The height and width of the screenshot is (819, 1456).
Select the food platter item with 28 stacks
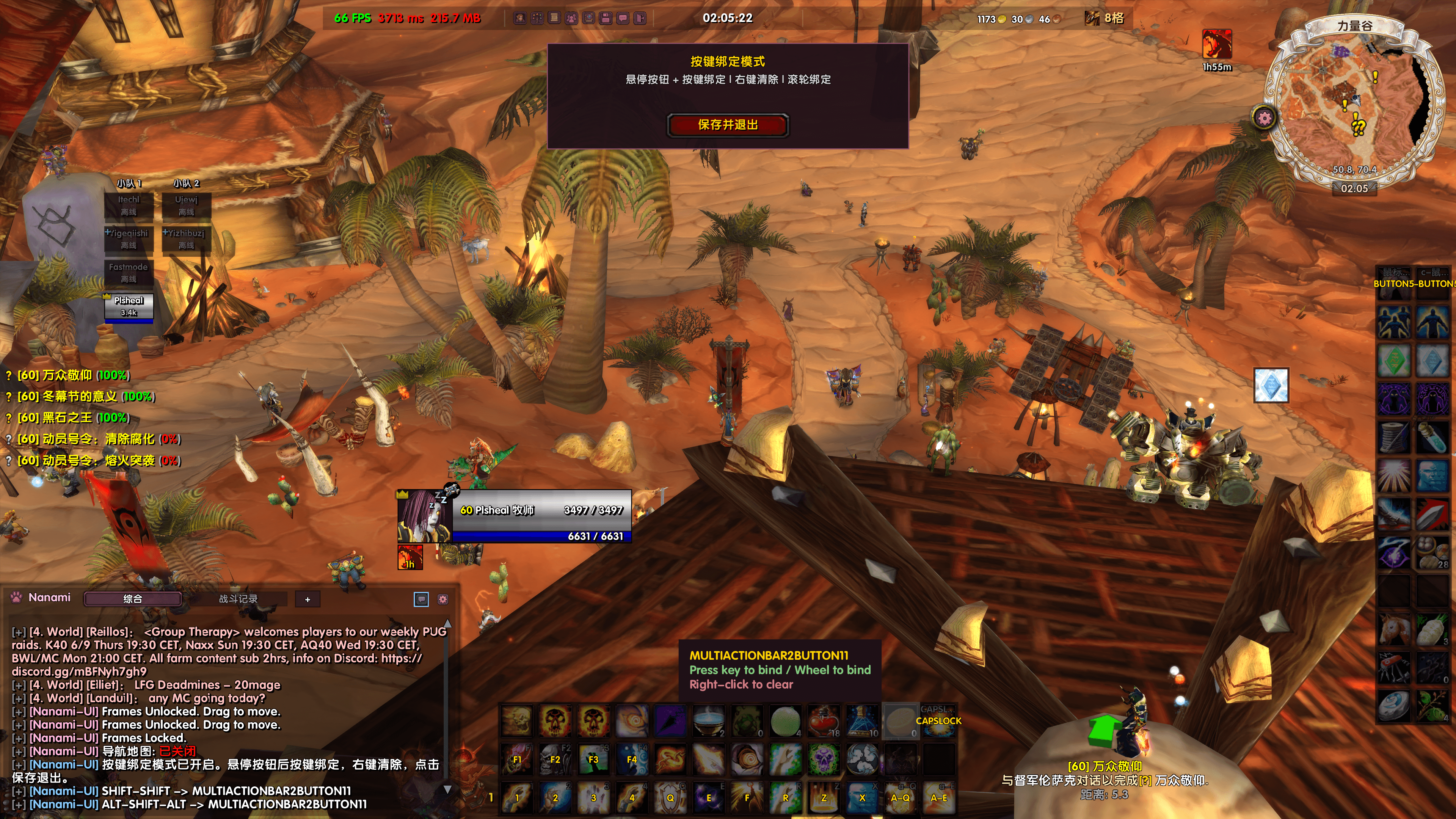point(1432,552)
